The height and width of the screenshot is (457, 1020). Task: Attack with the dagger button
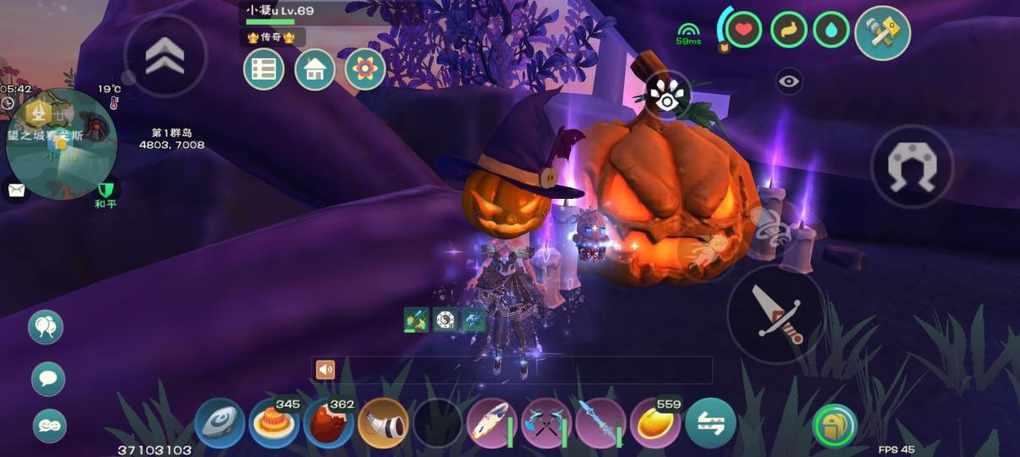(775, 313)
